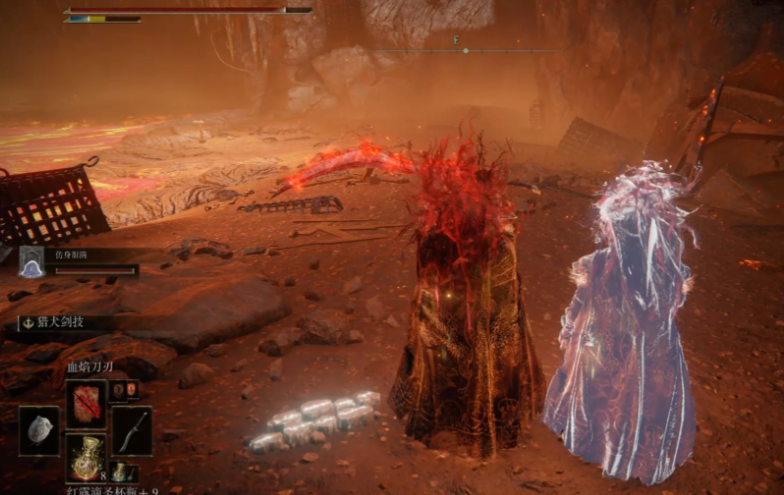This screenshot has width=784, height=495.
Task: Select the curved sword weapon slot
Action: tap(132, 430)
